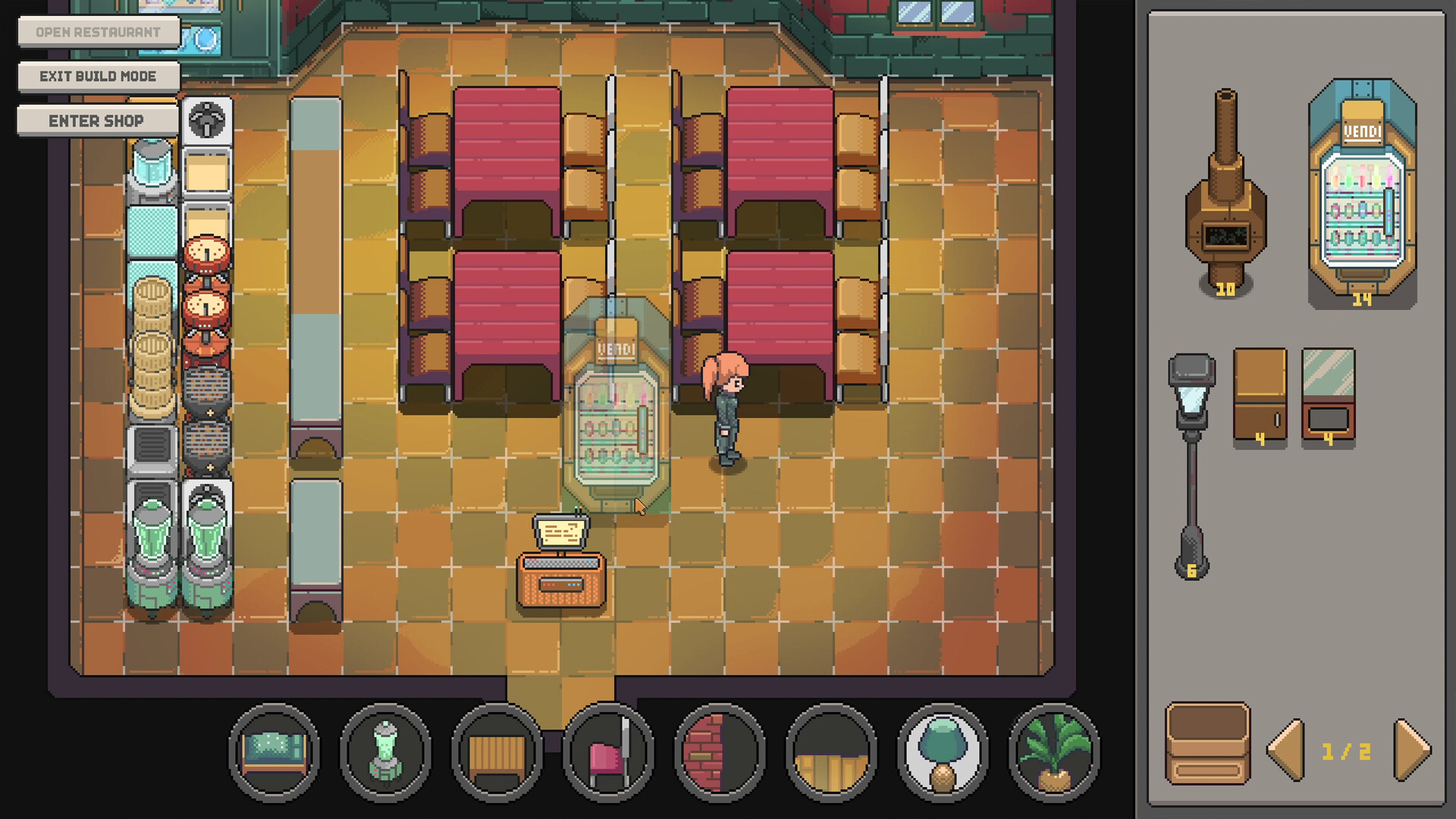The width and height of the screenshot is (1456, 819).
Task: Click the grayed Open Restaurant button
Action: (x=98, y=31)
